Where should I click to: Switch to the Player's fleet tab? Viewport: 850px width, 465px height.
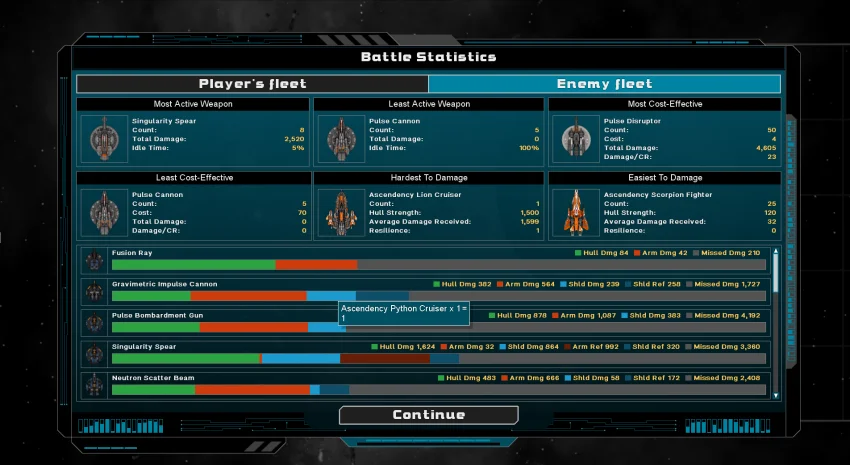252,84
